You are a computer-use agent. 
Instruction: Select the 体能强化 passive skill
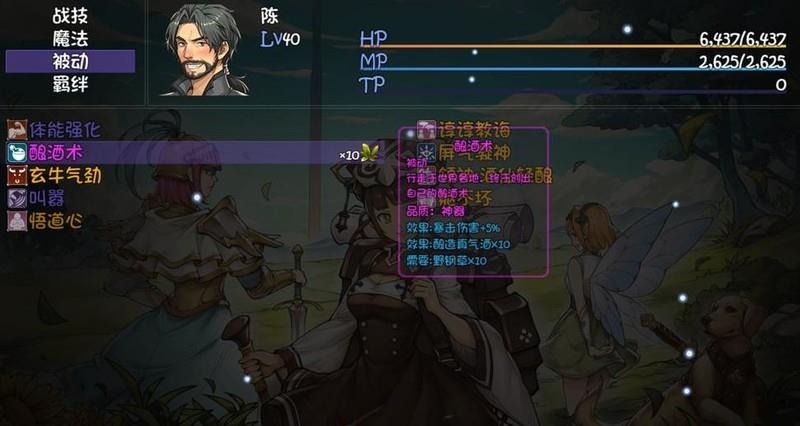pos(55,130)
